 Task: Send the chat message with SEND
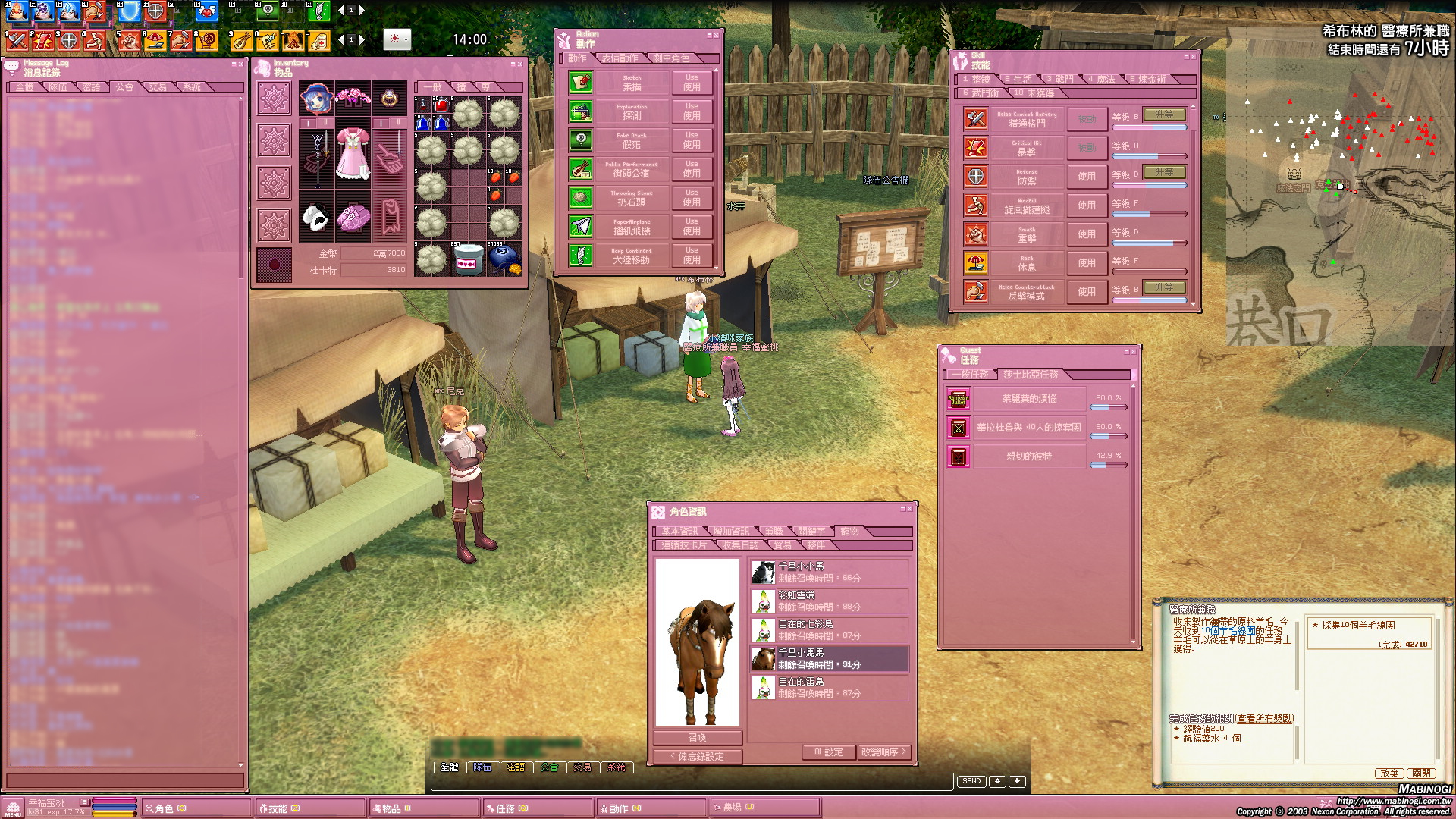(971, 781)
